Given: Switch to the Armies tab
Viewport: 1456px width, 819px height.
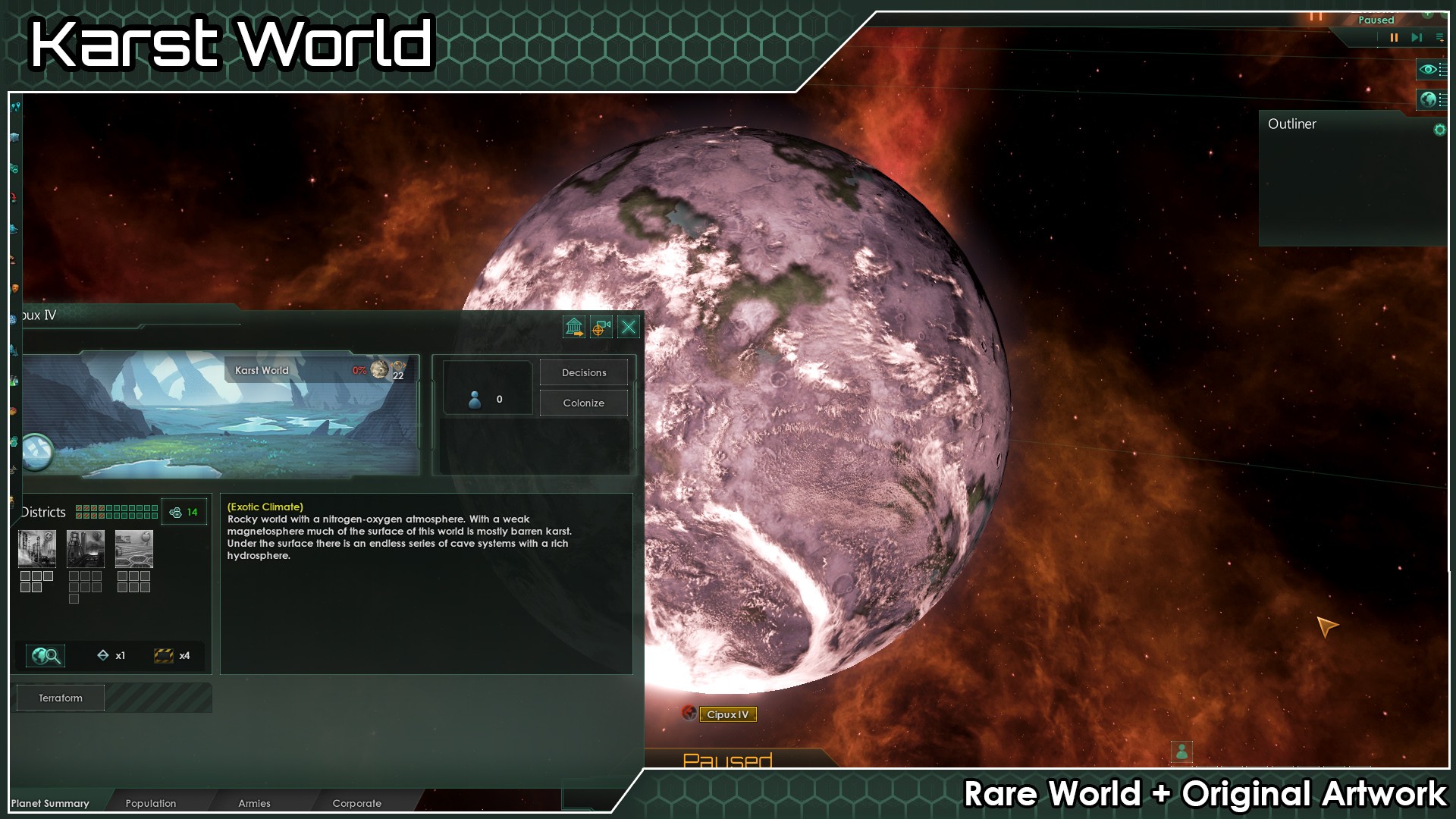Looking at the screenshot, I should tap(254, 803).
